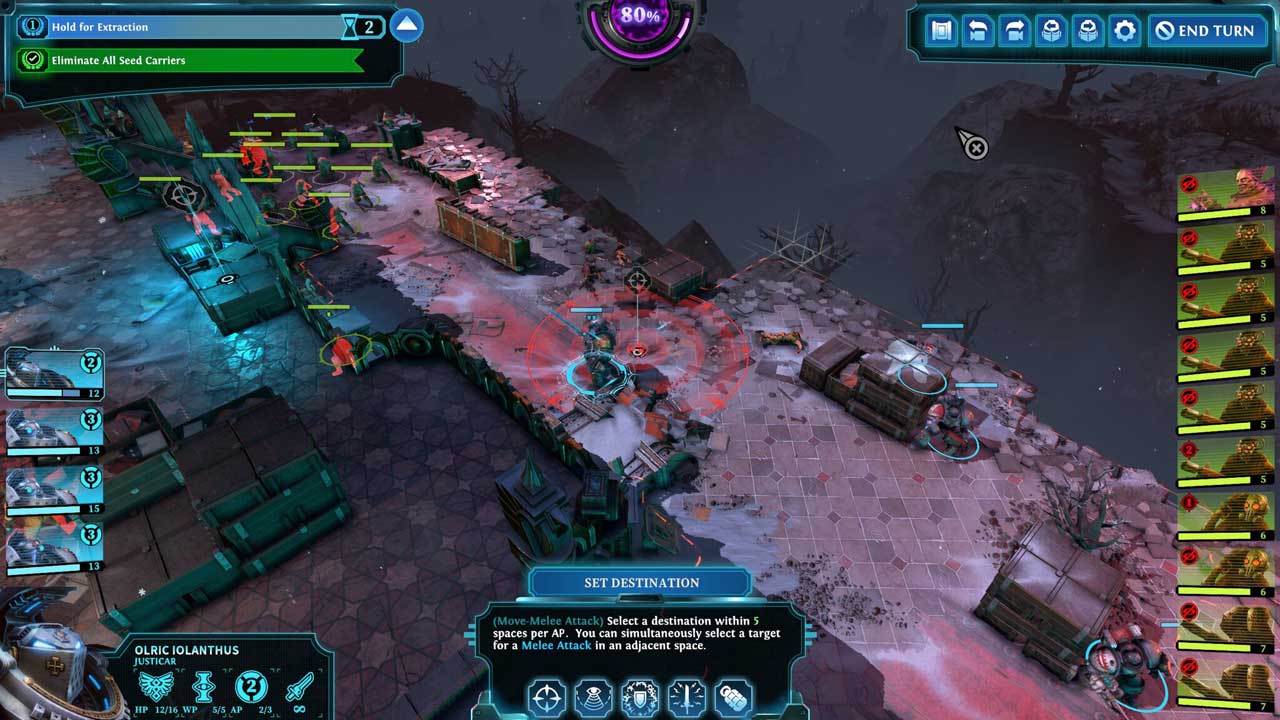Select the top enemy portrait with 8 health
This screenshot has width=1280, height=720.
[x=1224, y=194]
